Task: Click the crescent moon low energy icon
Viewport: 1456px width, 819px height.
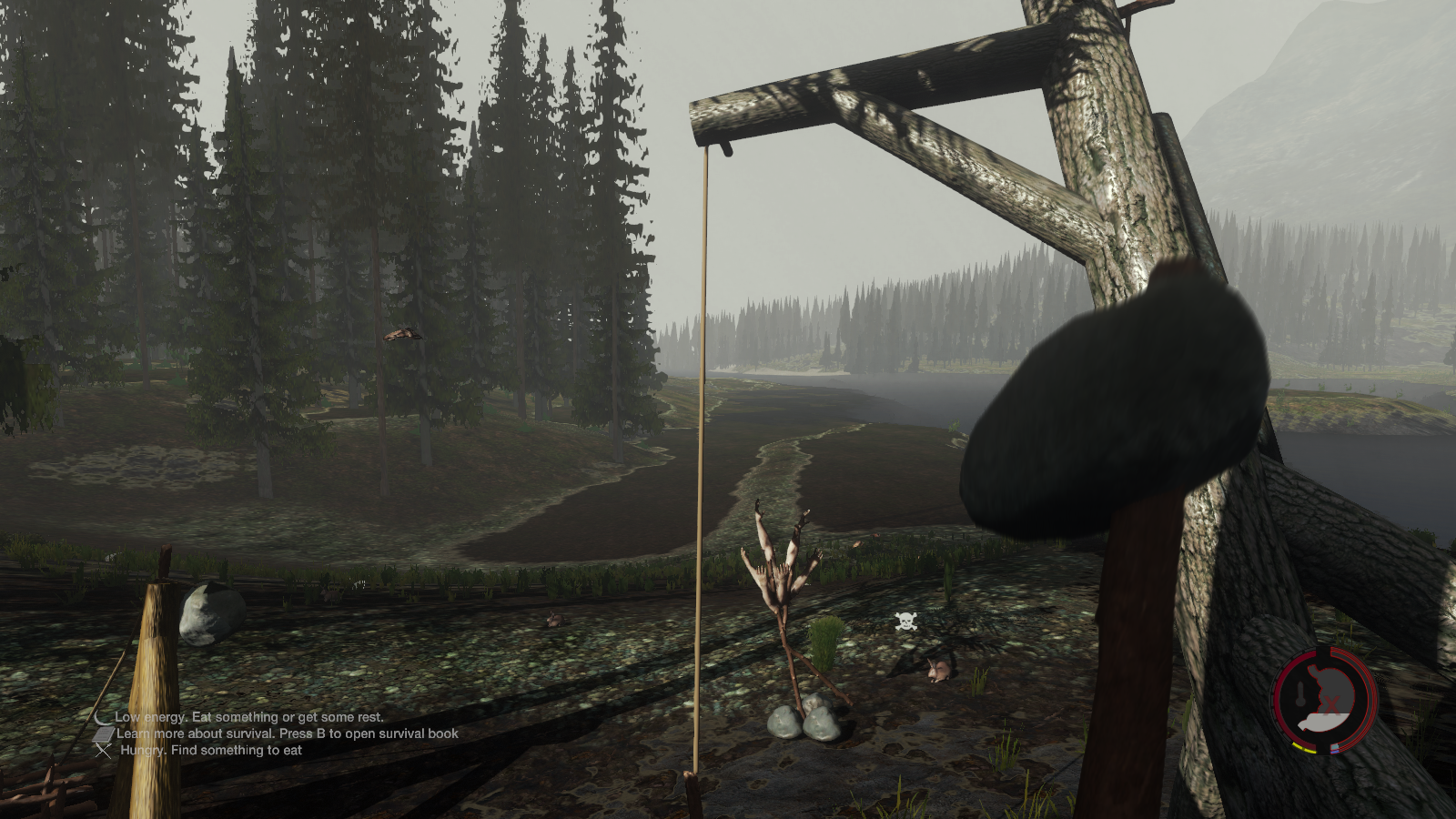Action: click(103, 717)
